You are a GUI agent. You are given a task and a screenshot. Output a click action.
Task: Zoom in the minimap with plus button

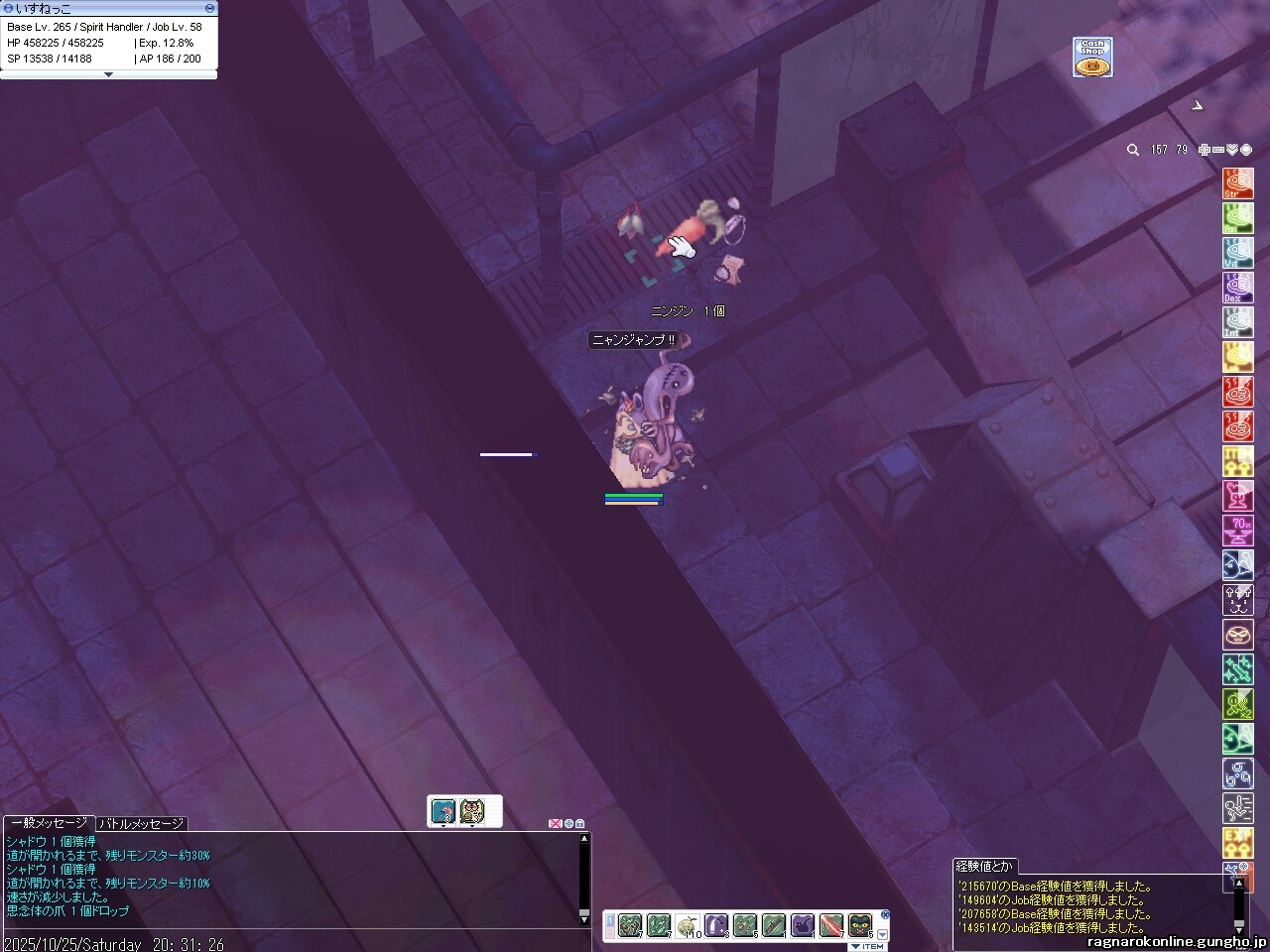(x=1204, y=150)
